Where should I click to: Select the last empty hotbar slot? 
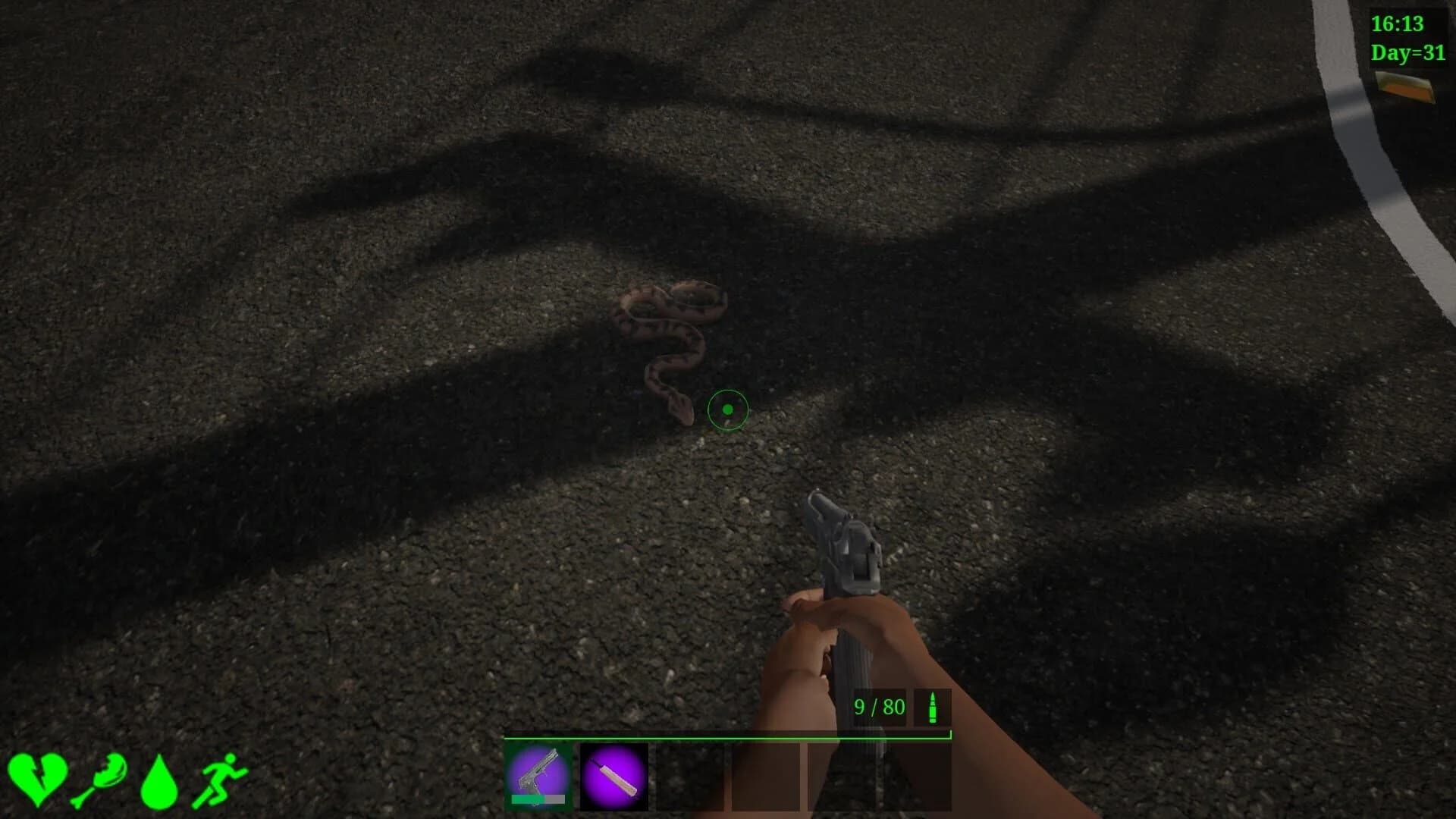918,777
